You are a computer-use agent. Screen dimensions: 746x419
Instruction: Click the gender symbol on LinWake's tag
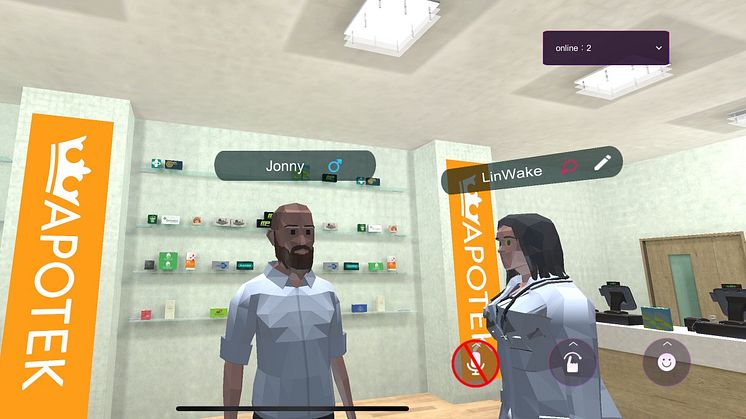tap(568, 168)
